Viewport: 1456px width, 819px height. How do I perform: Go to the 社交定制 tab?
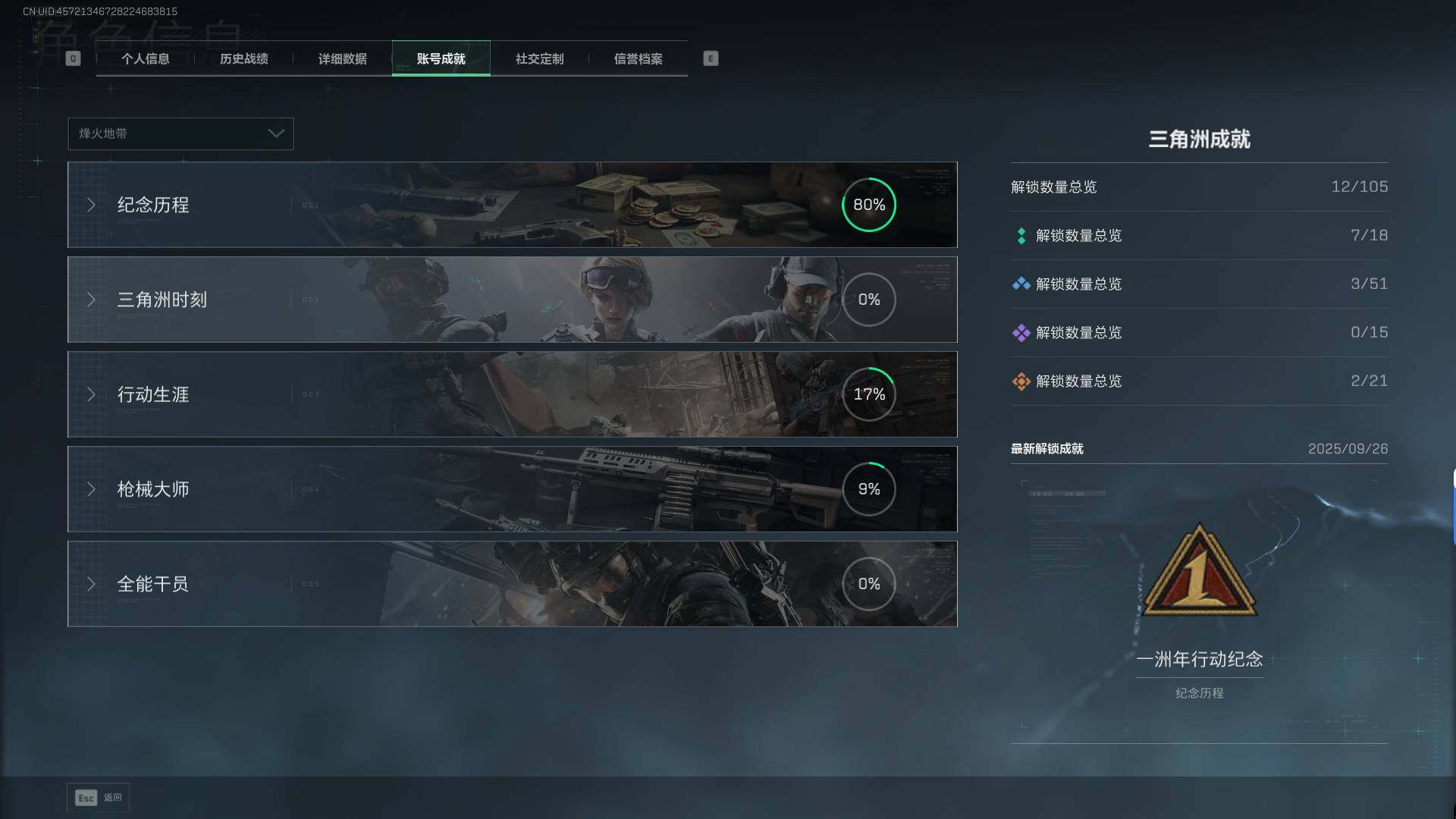point(539,59)
